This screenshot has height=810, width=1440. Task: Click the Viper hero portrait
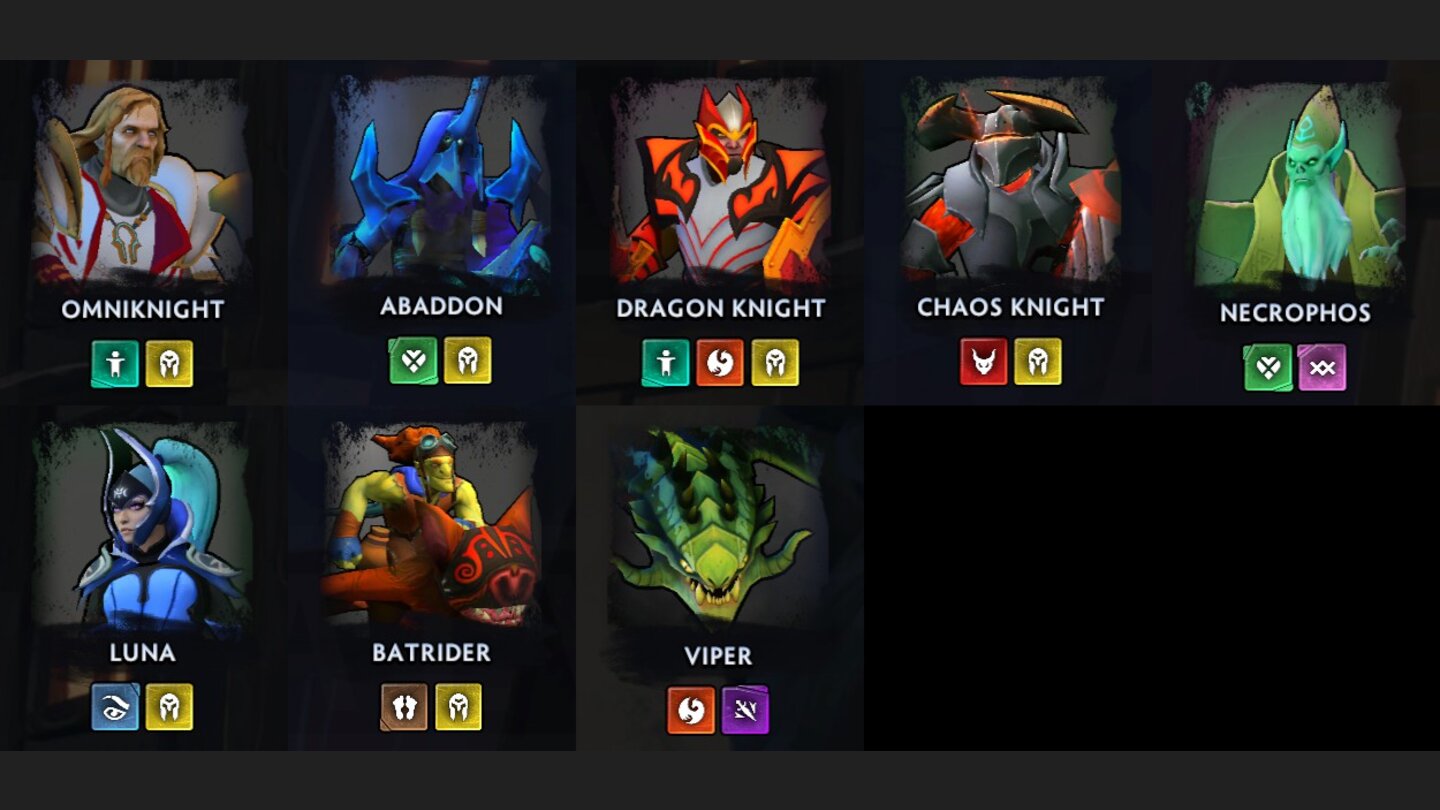[720, 525]
